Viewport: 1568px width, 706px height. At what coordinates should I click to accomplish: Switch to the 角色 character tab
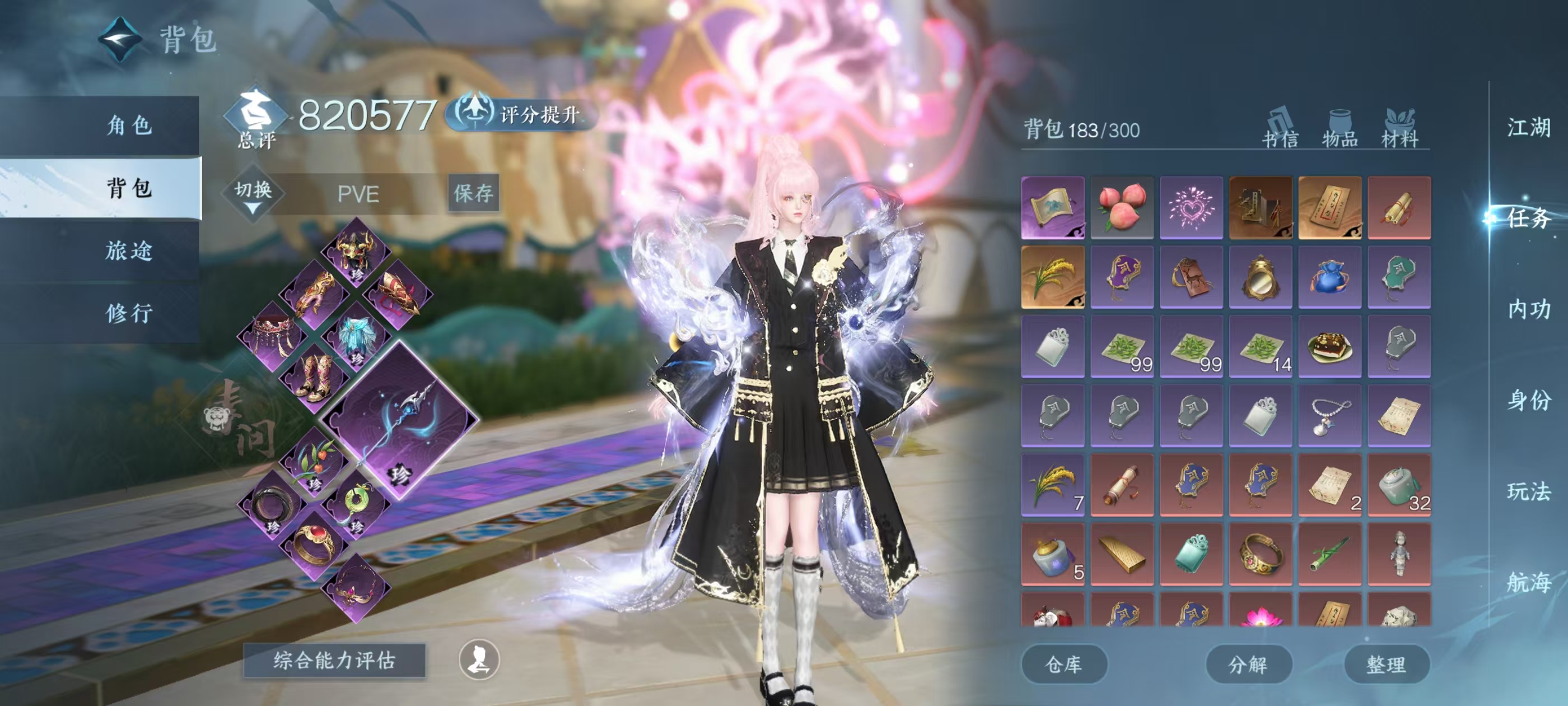pyautogui.click(x=129, y=126)
